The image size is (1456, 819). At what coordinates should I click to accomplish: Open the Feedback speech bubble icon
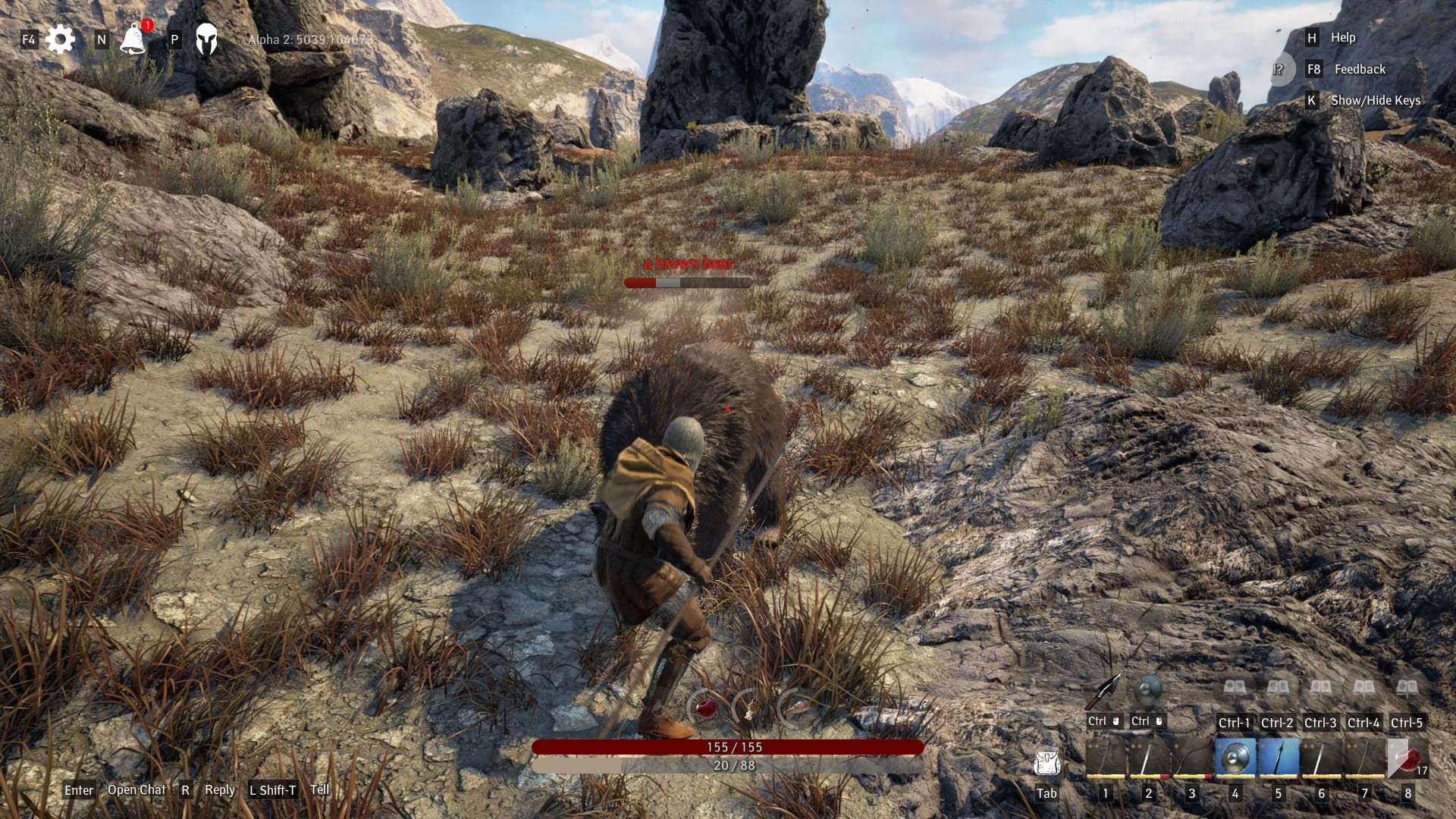pyautogui.click(x=1279, y=70)
